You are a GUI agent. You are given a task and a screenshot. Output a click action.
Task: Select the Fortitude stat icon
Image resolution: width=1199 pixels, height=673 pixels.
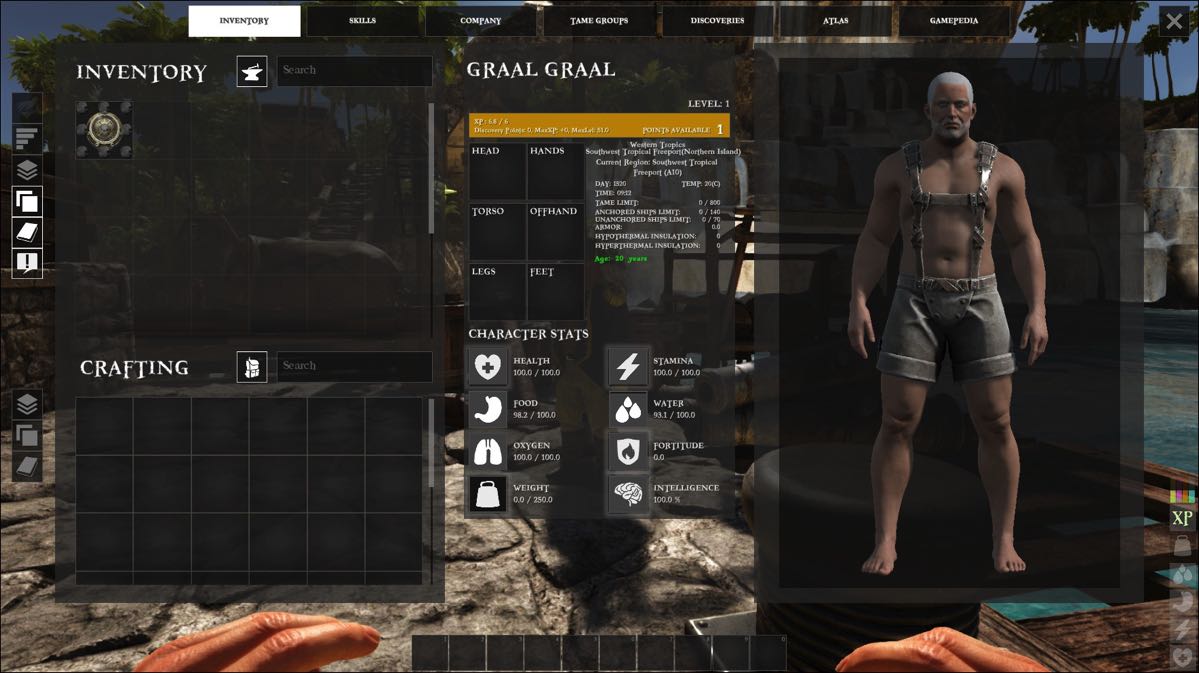point(629,452)
